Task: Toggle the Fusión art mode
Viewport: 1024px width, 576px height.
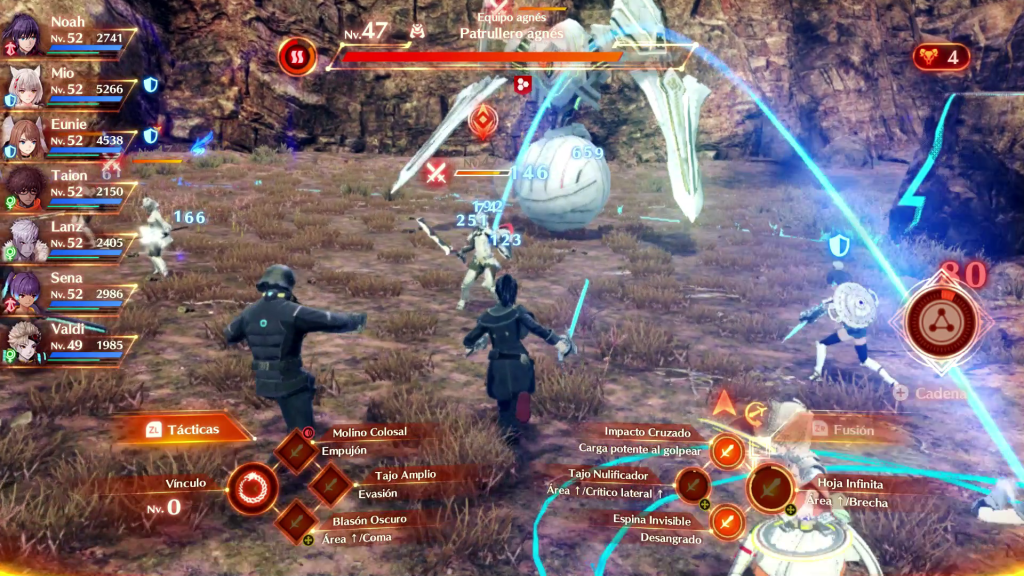Action: coord(845,429)
